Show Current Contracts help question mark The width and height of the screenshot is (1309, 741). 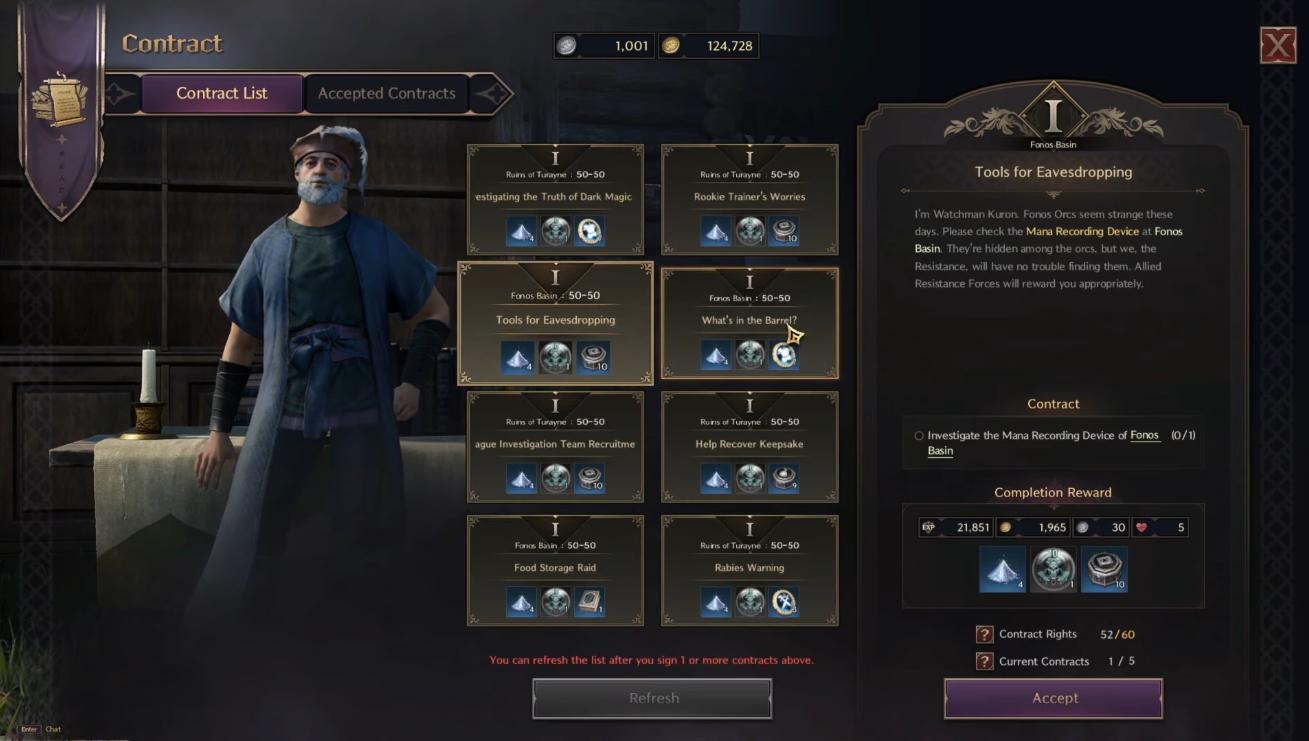[x=984, y=662]
